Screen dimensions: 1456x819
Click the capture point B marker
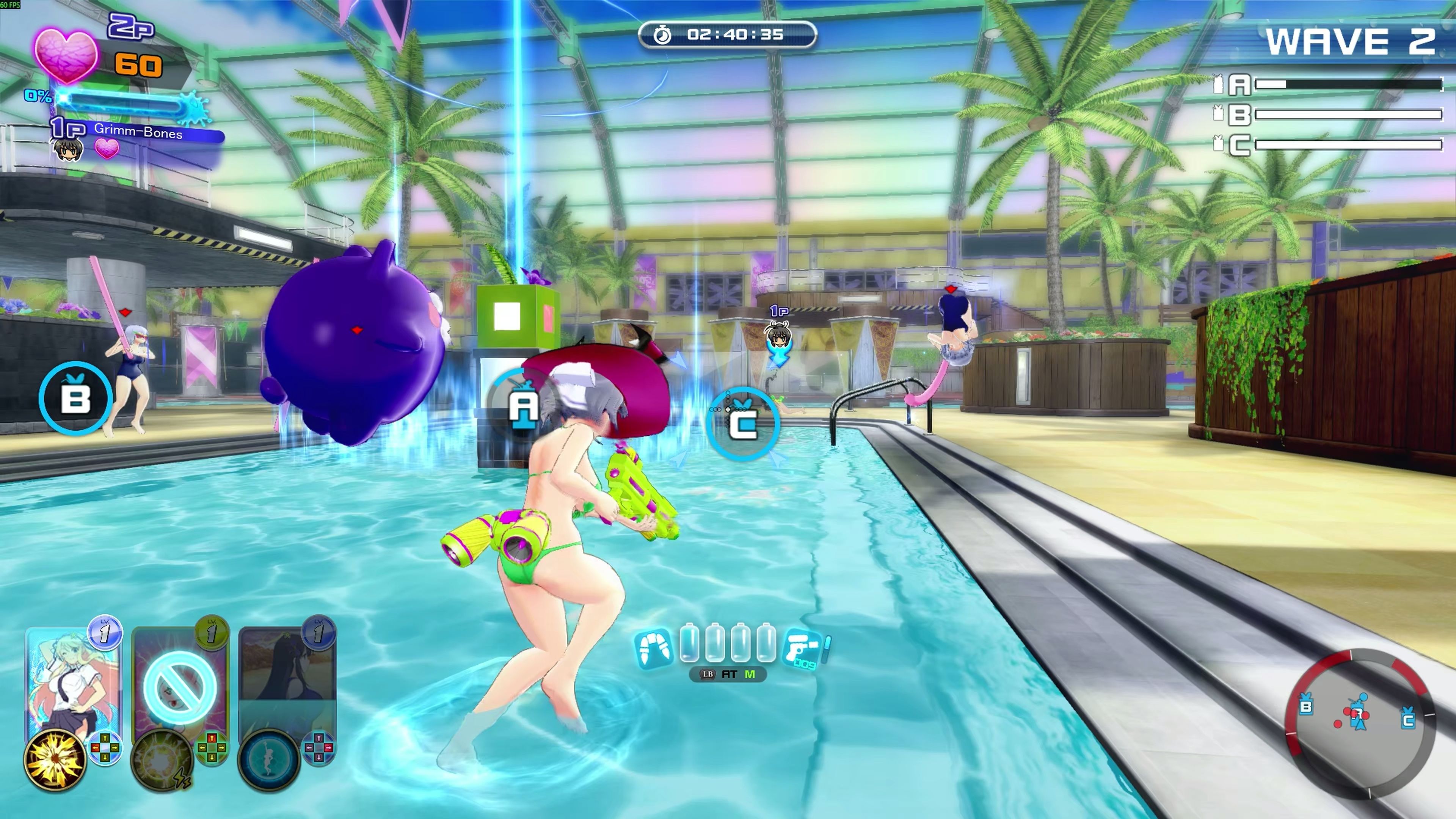pyautogui.click(x=76, y=398)
